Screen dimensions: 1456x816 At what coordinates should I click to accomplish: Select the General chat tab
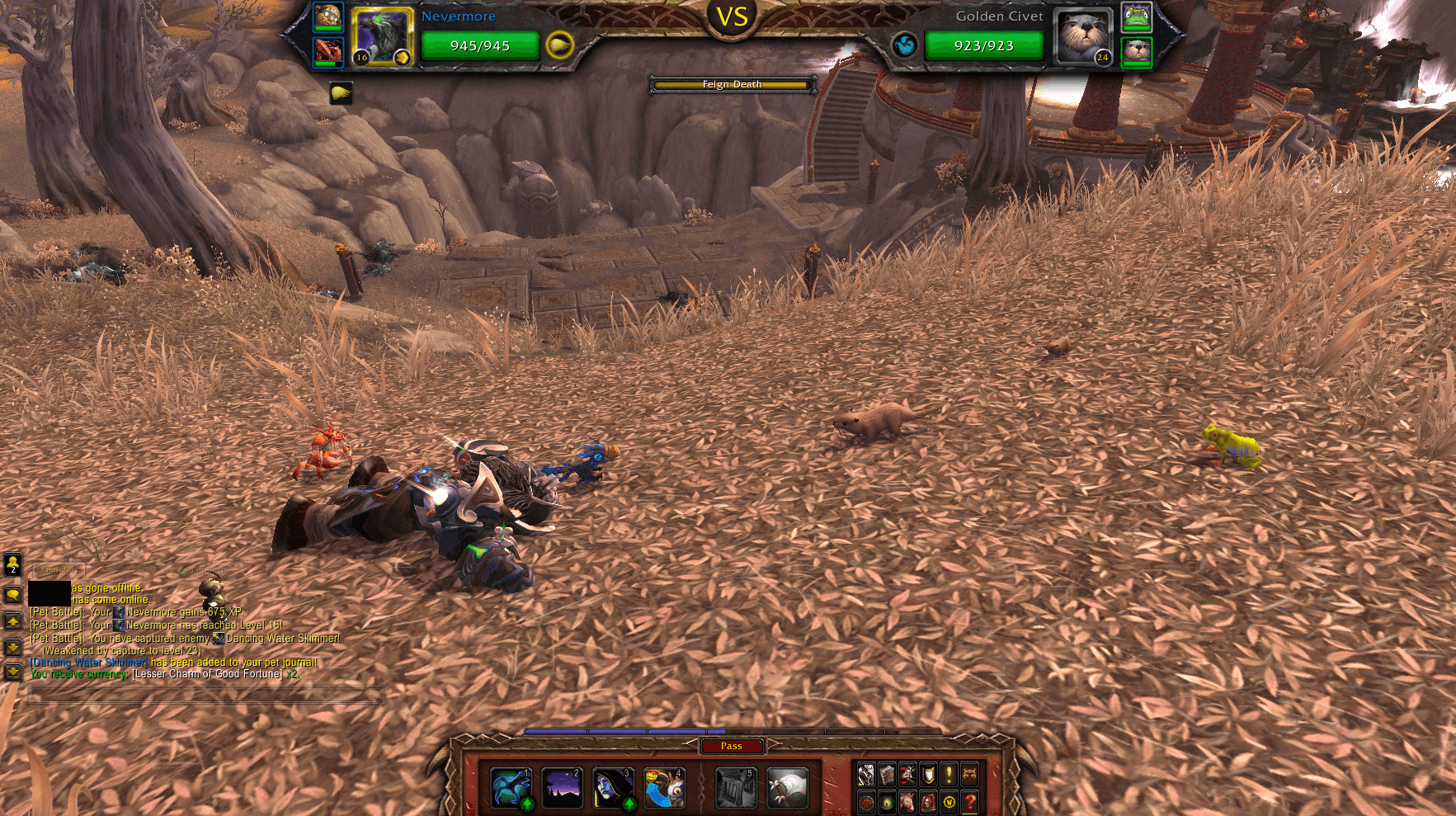(x=59, y=569)
